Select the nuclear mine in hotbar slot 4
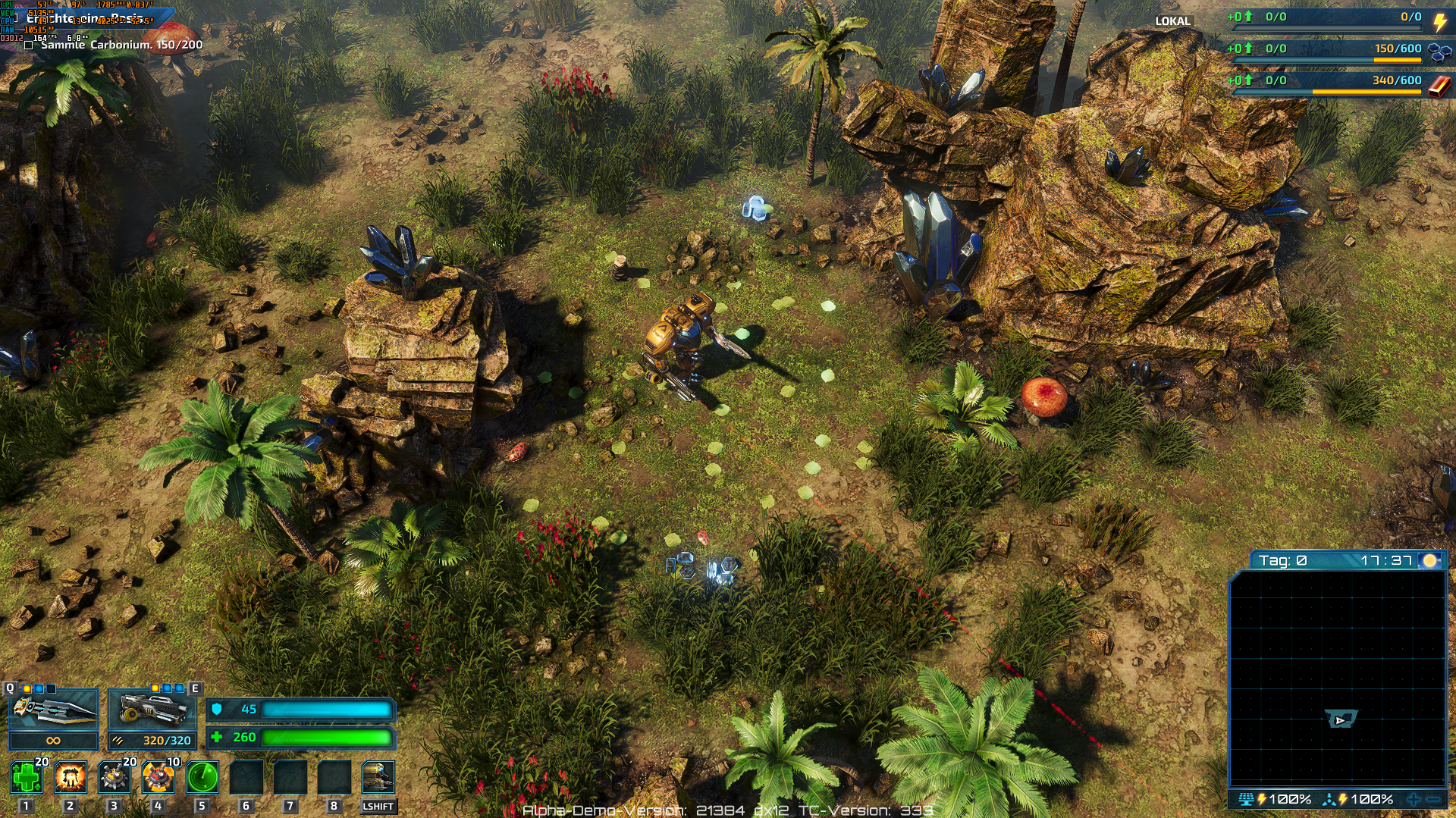Screen dimensions: 1456x818 point(157,775)
